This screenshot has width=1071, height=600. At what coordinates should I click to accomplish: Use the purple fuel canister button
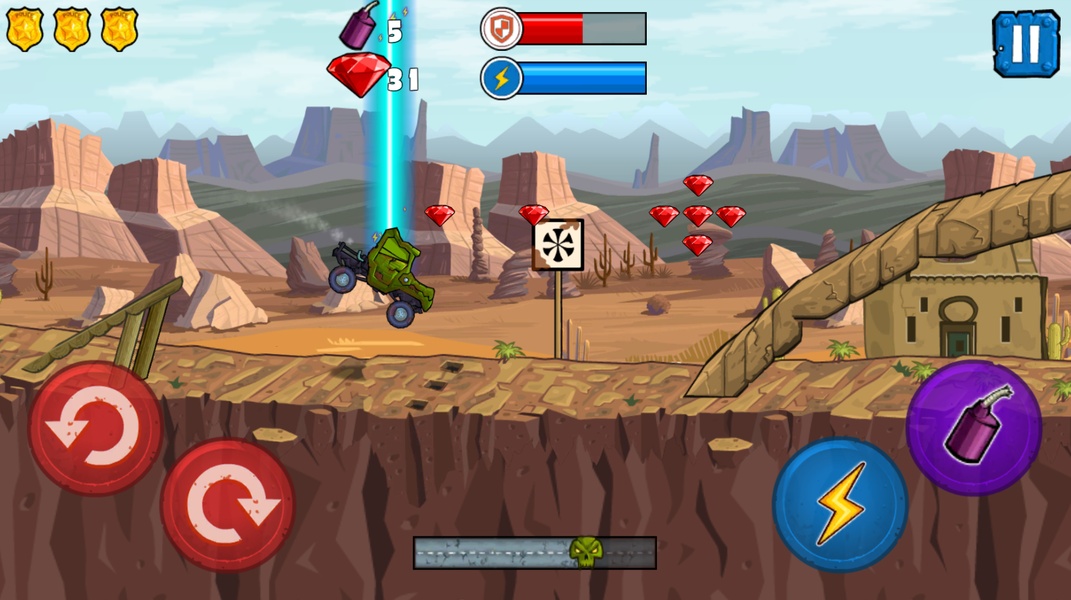click(974, 428)
